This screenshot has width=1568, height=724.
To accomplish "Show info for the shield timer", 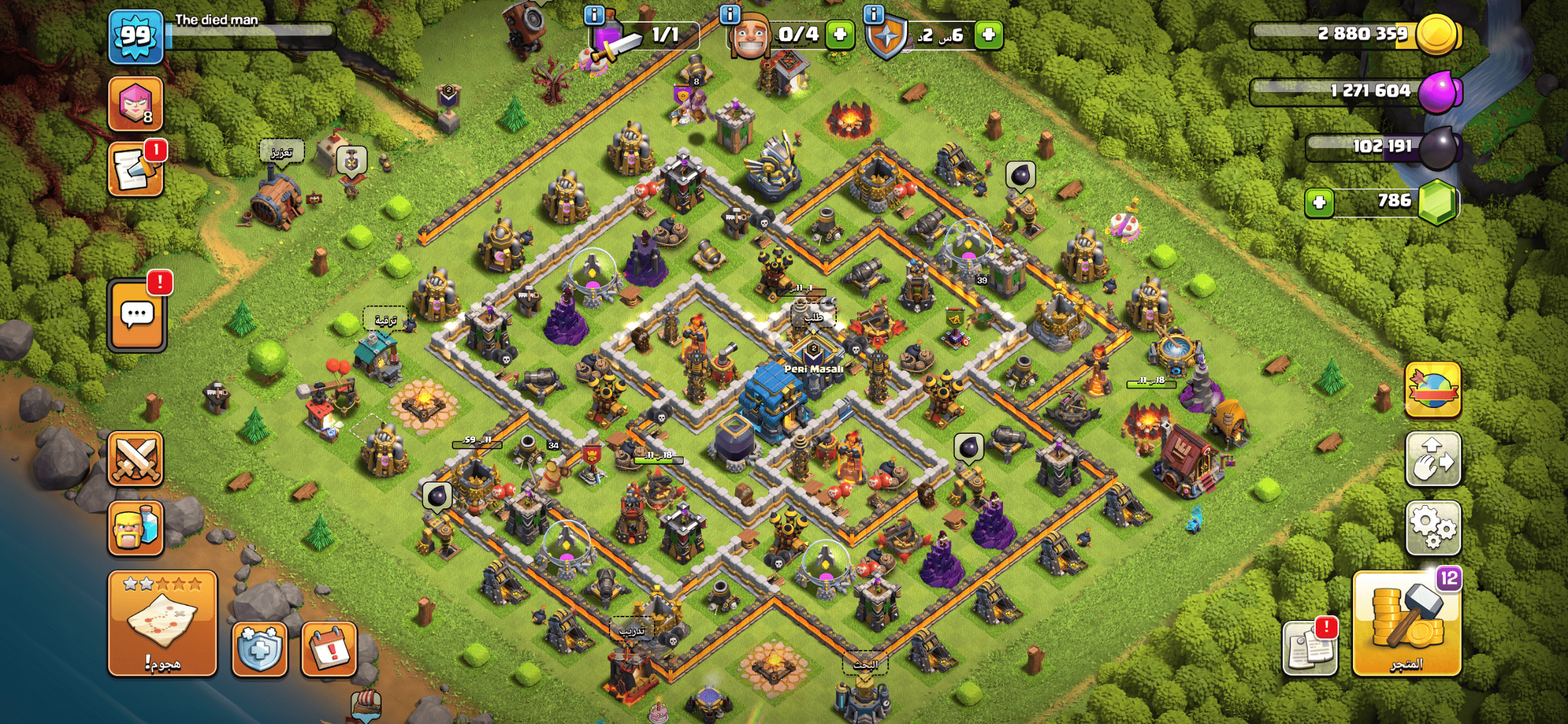I will pos(873,14).
